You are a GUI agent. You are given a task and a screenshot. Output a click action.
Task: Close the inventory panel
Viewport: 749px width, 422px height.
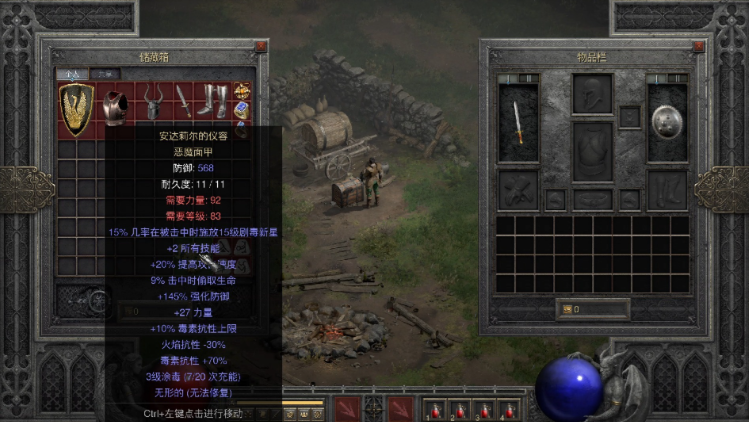(x=700, y=46)
